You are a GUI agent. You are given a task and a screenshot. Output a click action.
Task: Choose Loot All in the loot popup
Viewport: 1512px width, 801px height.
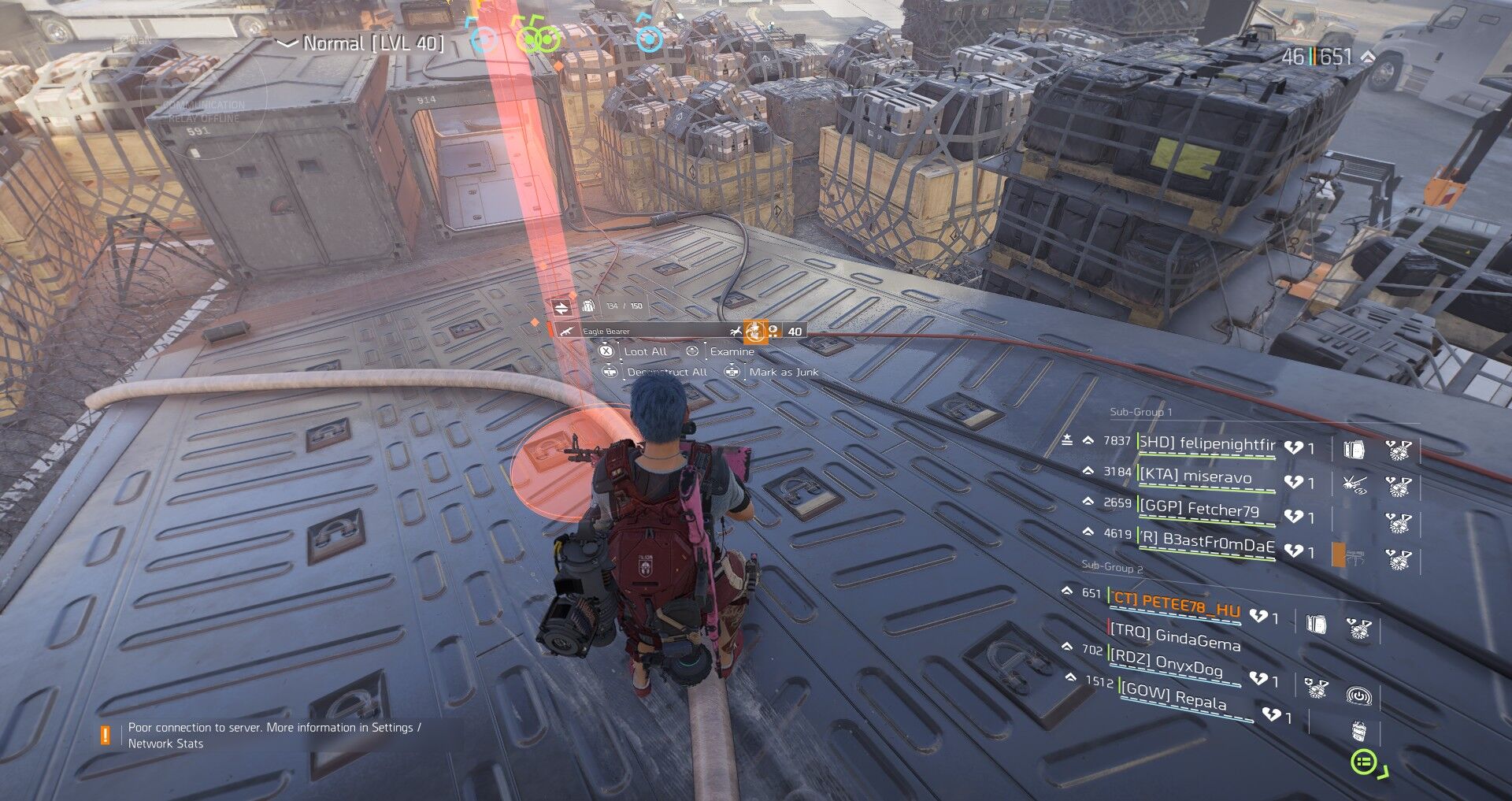pos(645,351)
